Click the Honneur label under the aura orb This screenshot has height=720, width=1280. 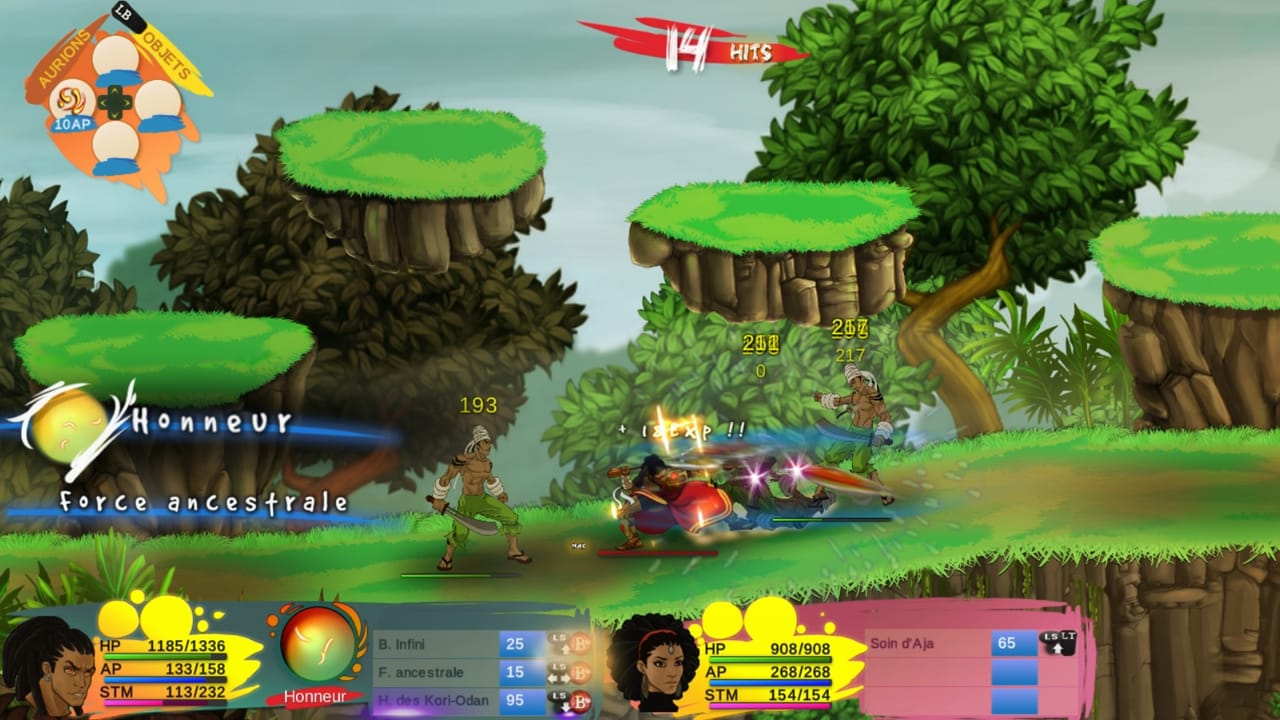[317, 698]
